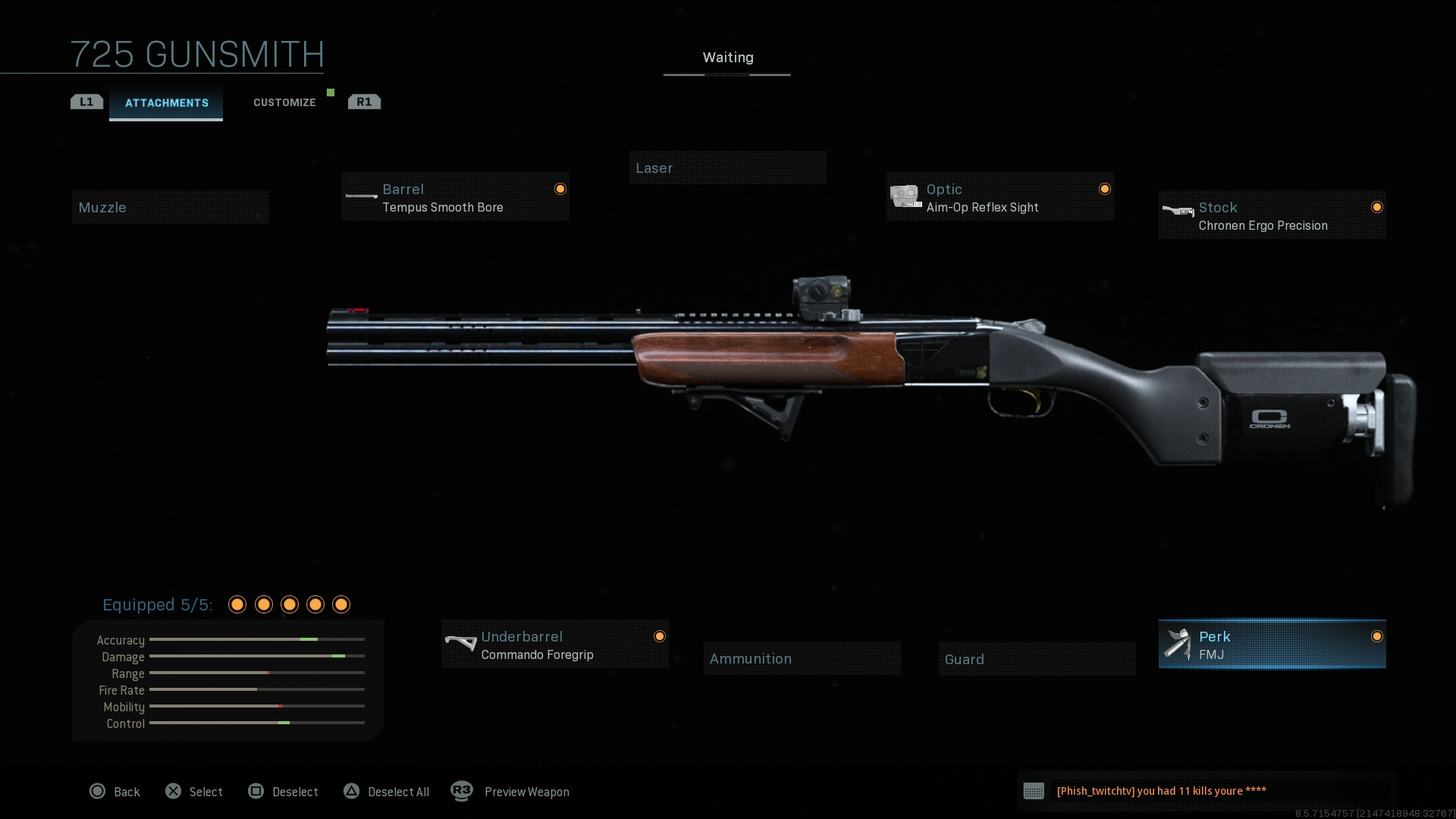Click the Phish_twitchtv chat message
The image size is (1456, 819).
pos(1160,790)
